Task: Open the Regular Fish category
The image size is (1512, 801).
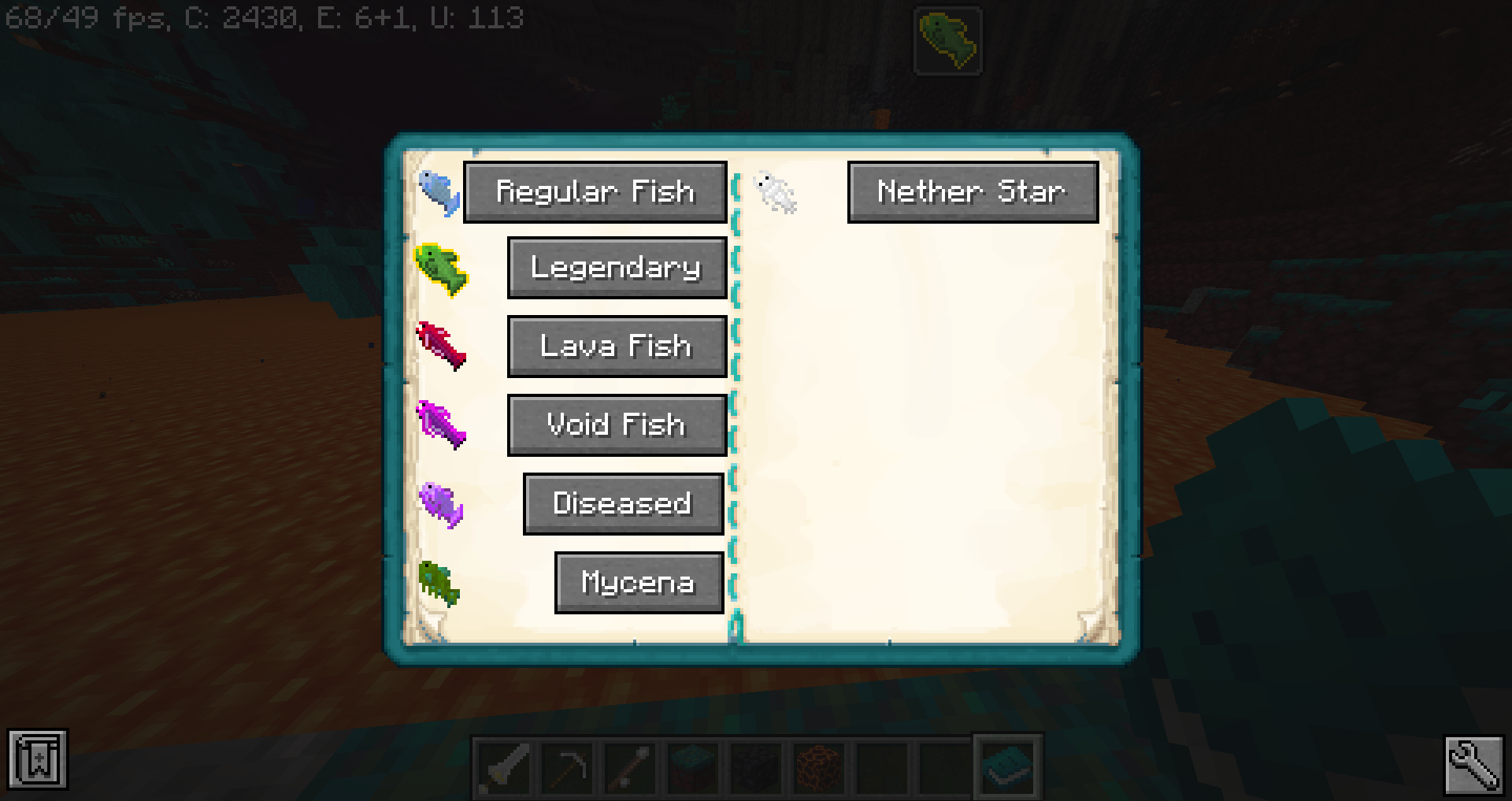Action: pyautogui.click(x=595, y=191)
